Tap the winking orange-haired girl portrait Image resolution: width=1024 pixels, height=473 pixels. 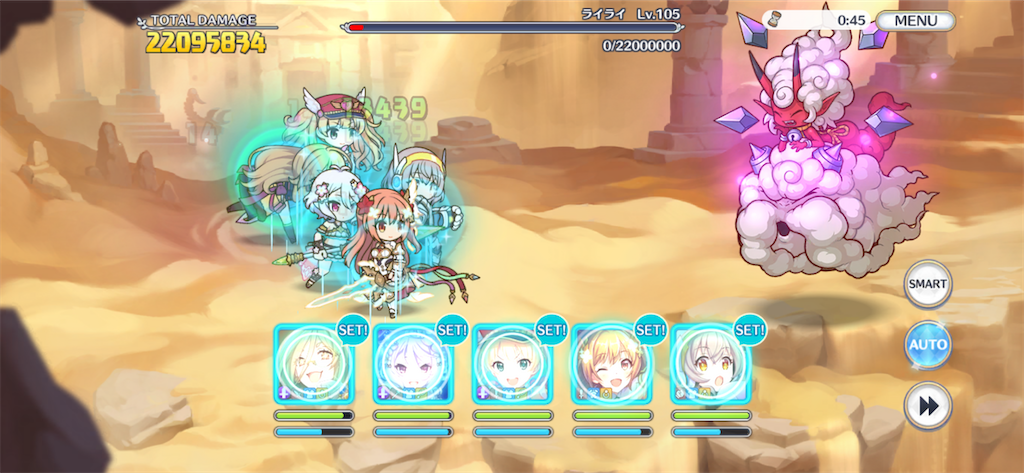pos(610,364)
